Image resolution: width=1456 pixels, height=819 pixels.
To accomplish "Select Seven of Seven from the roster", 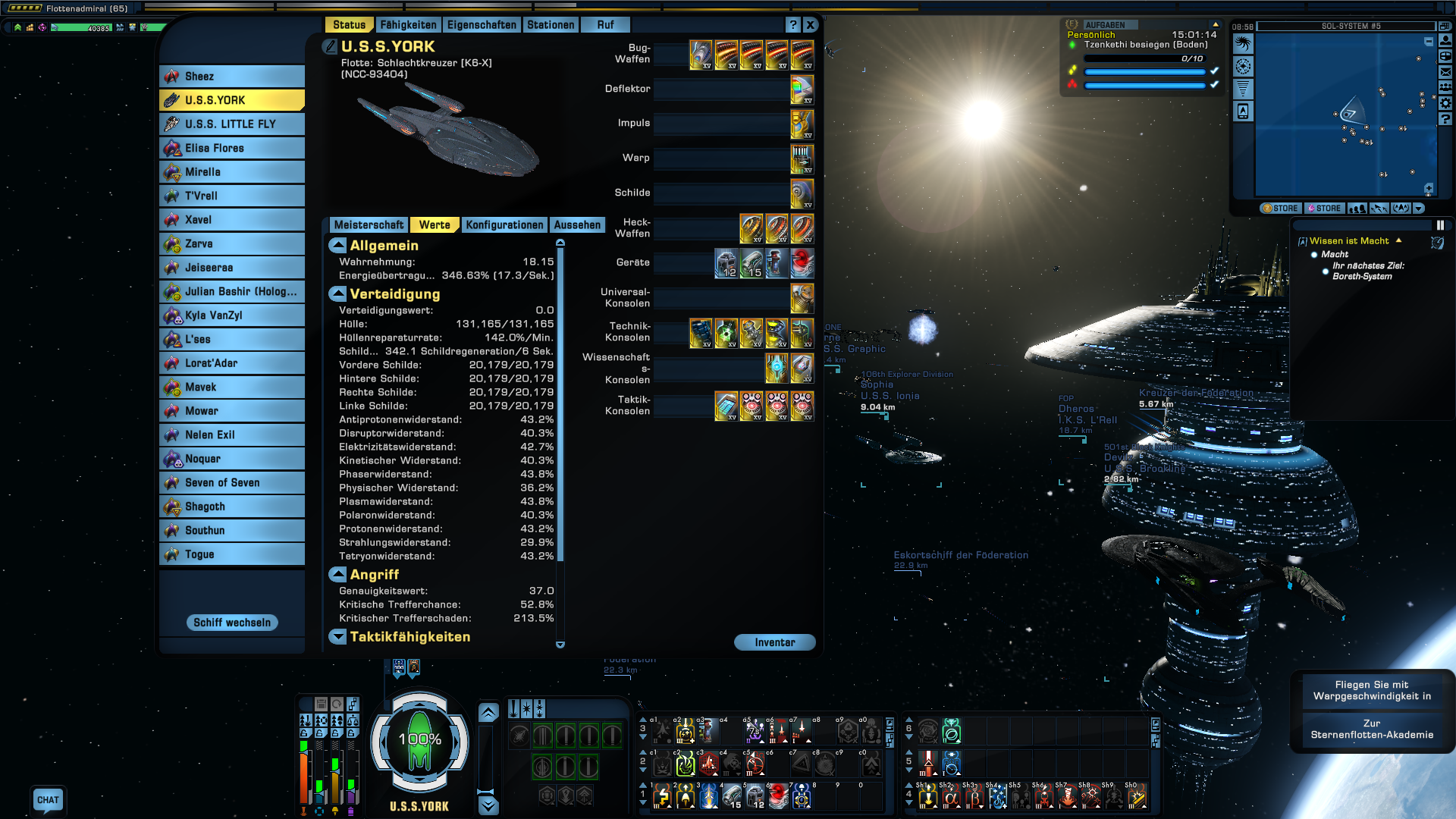I will point(232,483).
